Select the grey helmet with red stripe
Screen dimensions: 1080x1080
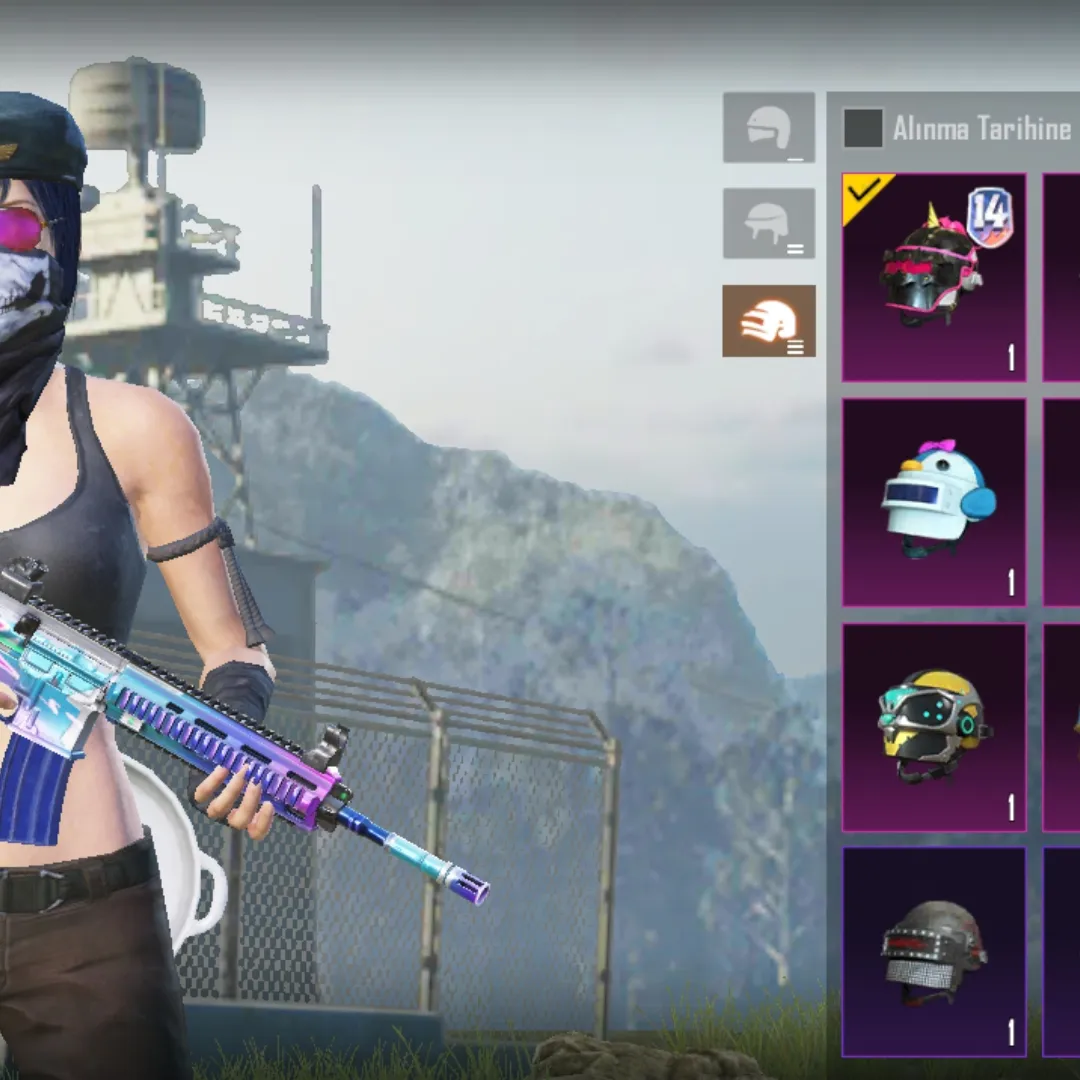[x=934, y=951]
